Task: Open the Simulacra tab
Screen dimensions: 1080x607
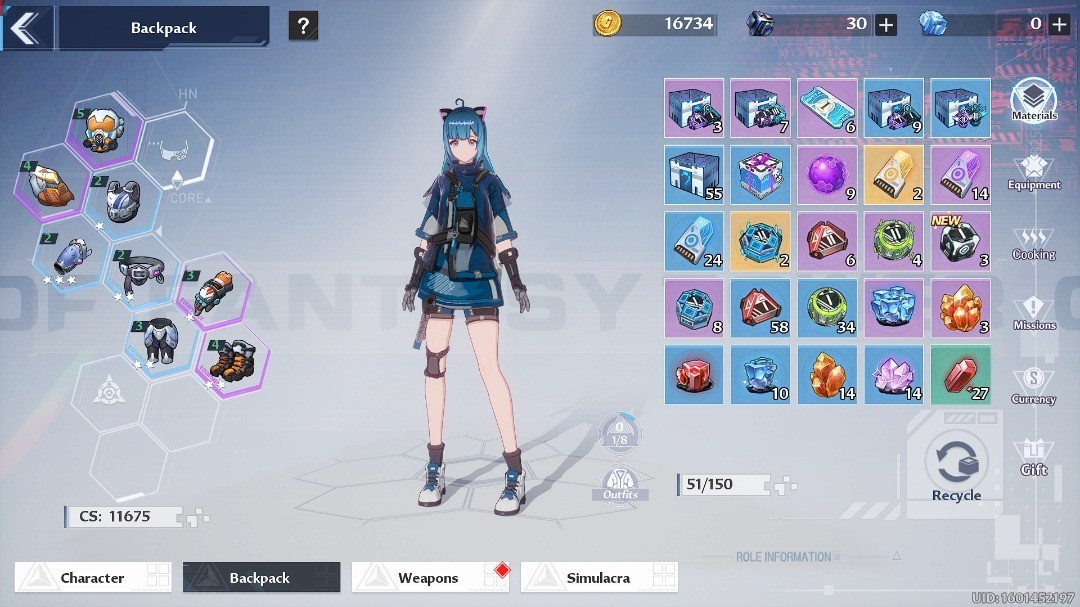Action: [598, 577]
